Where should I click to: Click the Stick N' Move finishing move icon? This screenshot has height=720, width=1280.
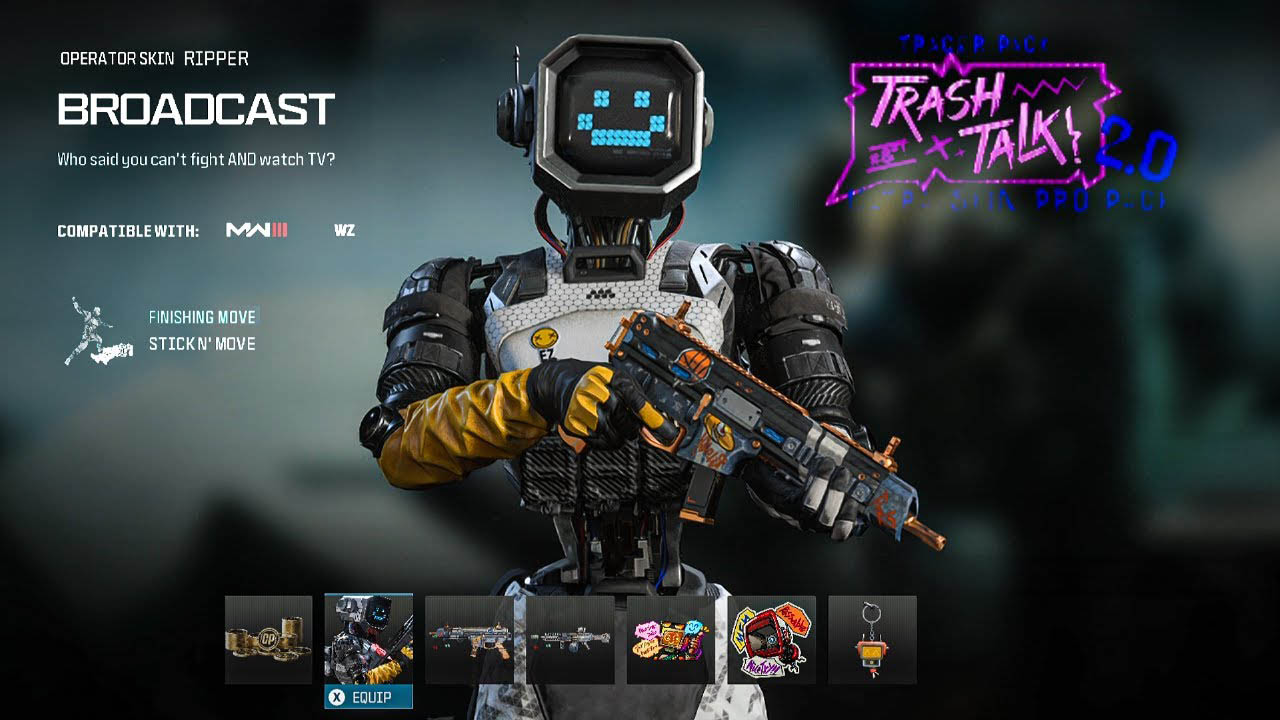tap(95, 330)
